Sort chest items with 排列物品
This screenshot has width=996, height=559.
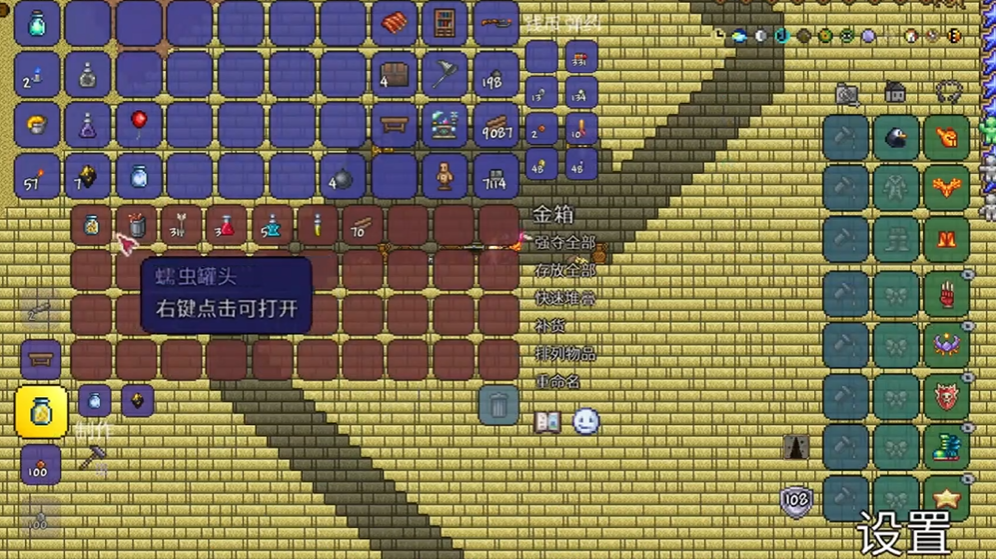tap(565, 353)
